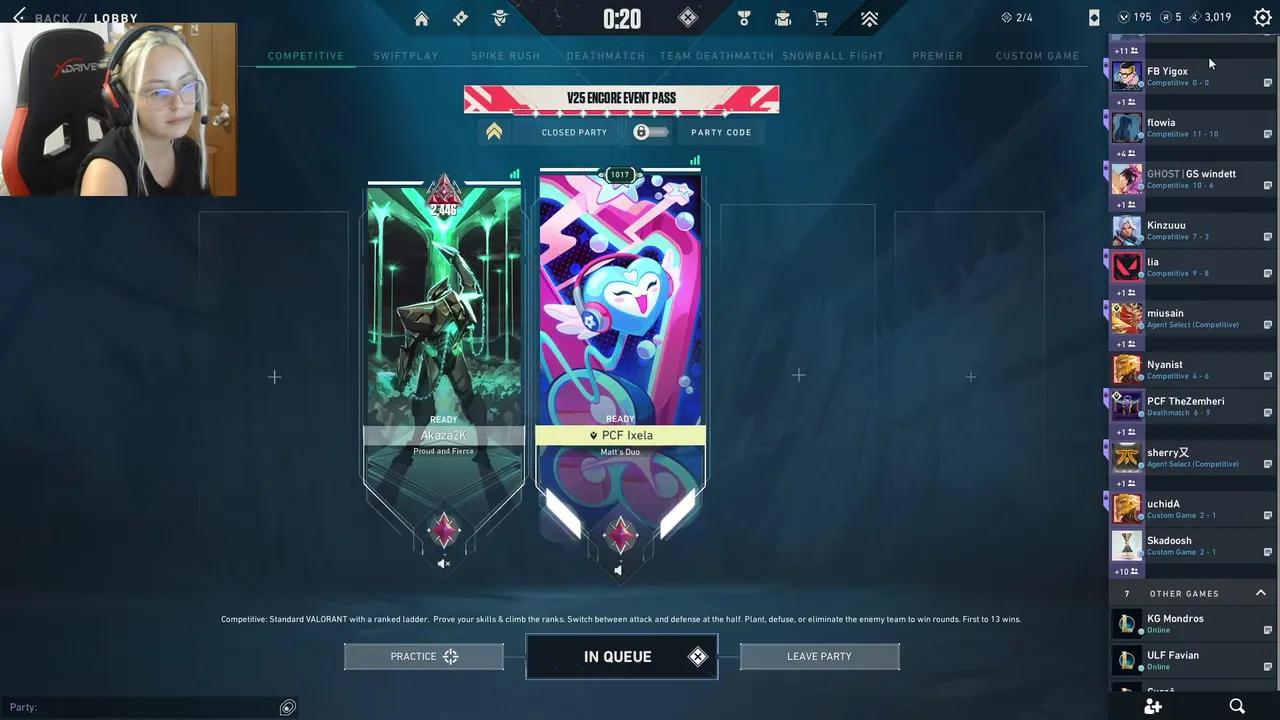
Task: Expand the gold chevron beside CLOSED PARTY
Action: [494, 131]
